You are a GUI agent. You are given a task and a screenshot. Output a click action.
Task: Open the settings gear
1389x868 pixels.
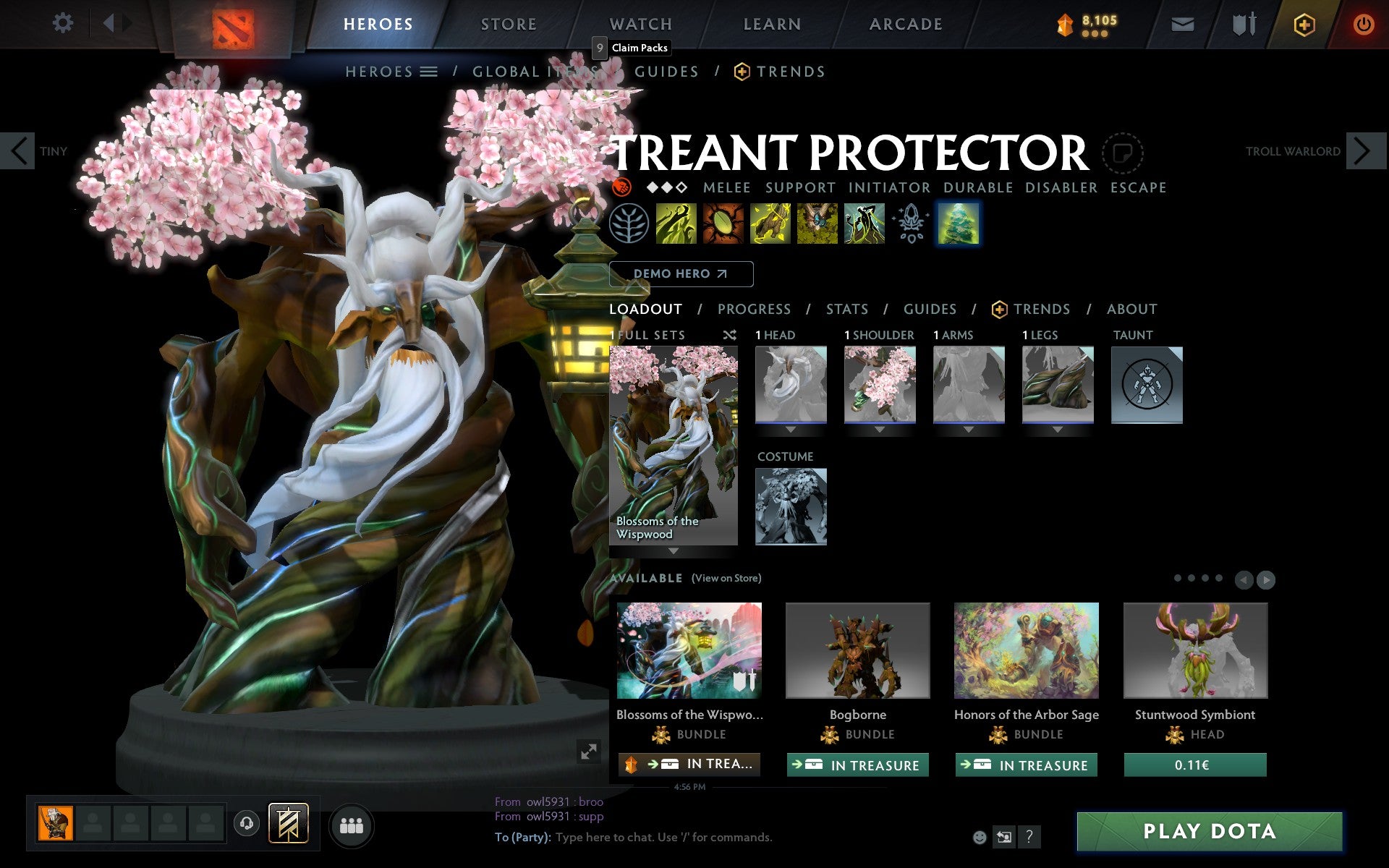pyautogui.click(x=64, y=23)
